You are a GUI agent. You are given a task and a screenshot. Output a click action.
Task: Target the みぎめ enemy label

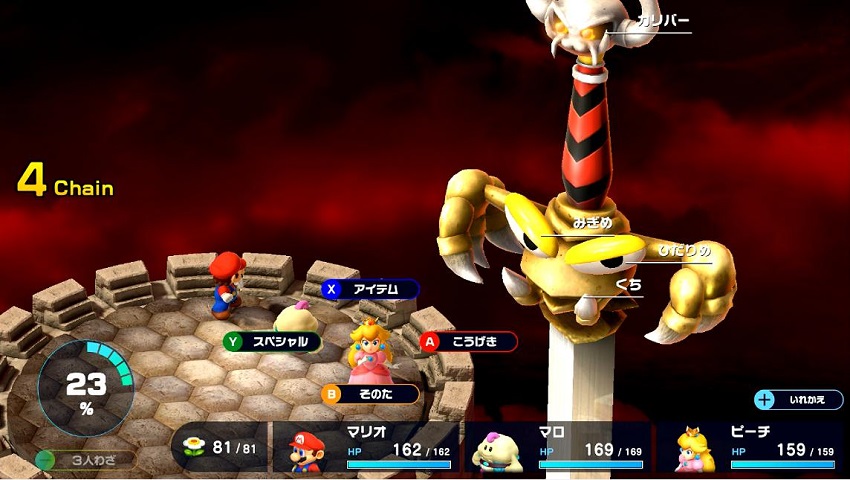[x=592, y=223]
